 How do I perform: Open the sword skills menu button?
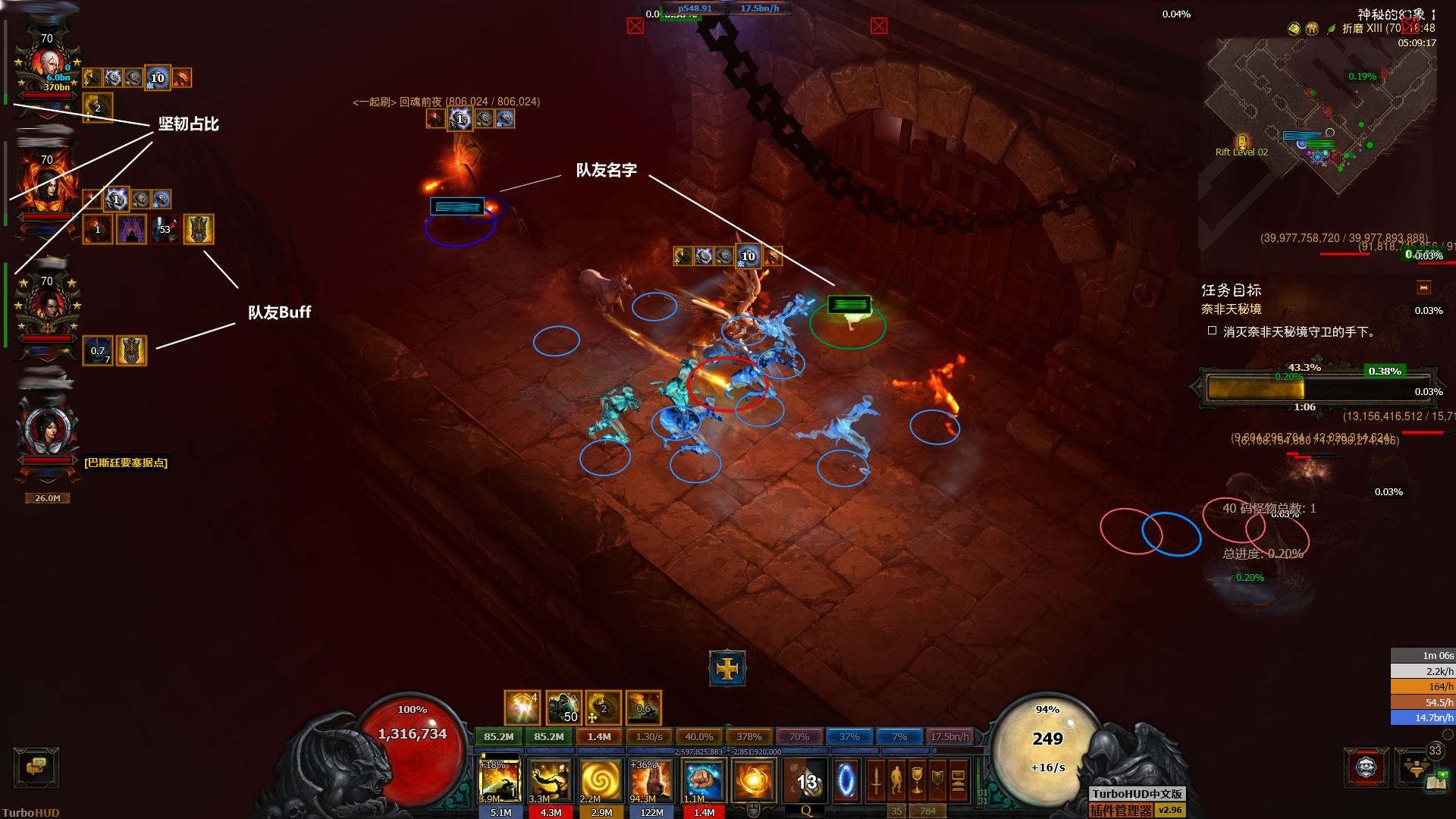(876, 780)
